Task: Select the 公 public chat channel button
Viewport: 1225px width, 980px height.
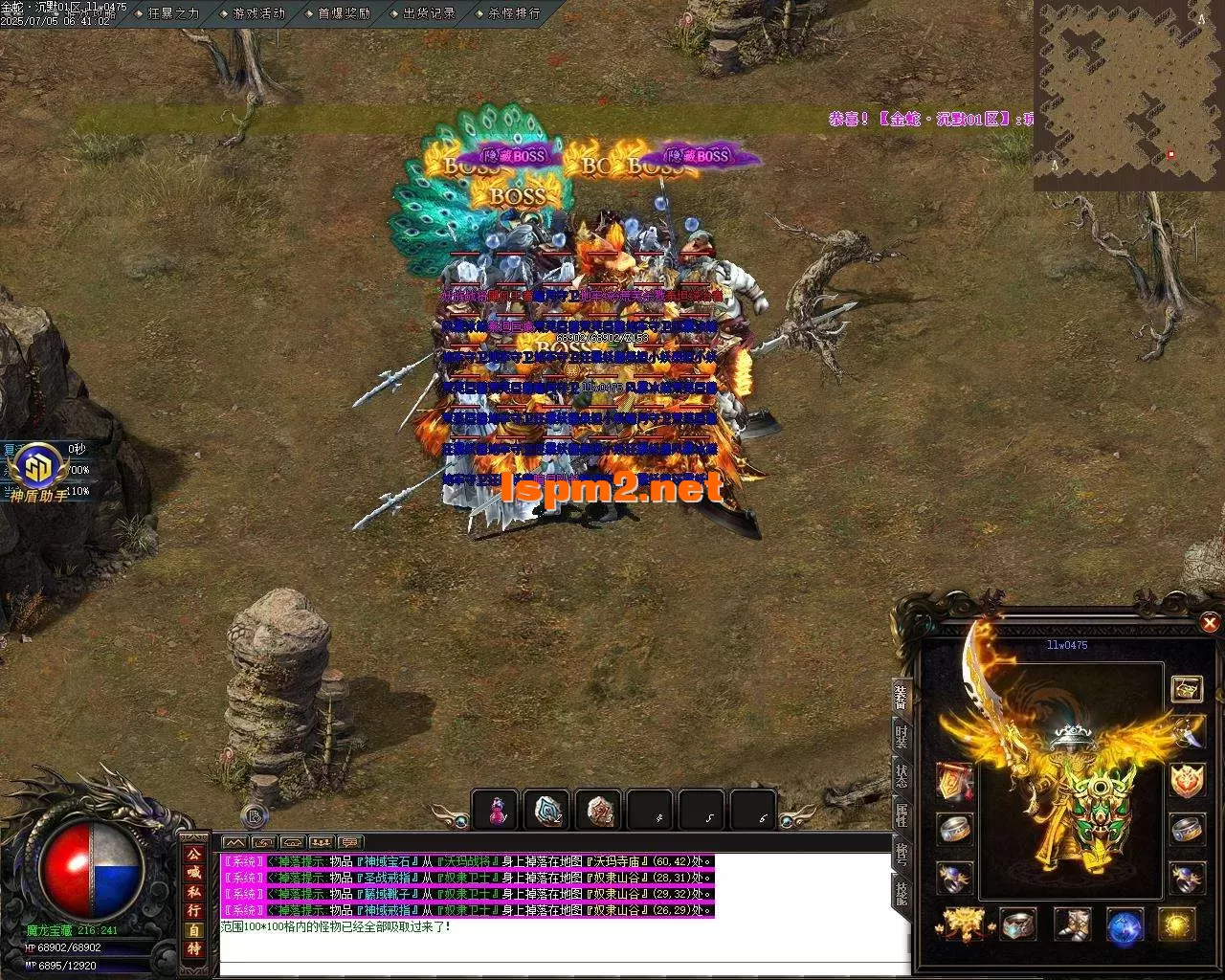Action: [x=194, y=854]
